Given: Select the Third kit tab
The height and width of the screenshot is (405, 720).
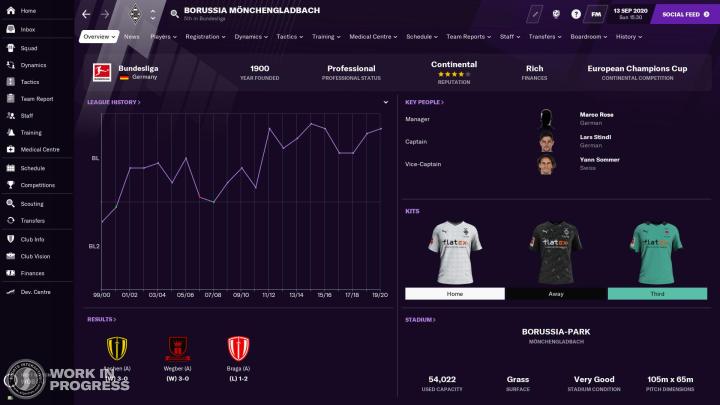Looking at the screenshot, I should tap(657, 294).
